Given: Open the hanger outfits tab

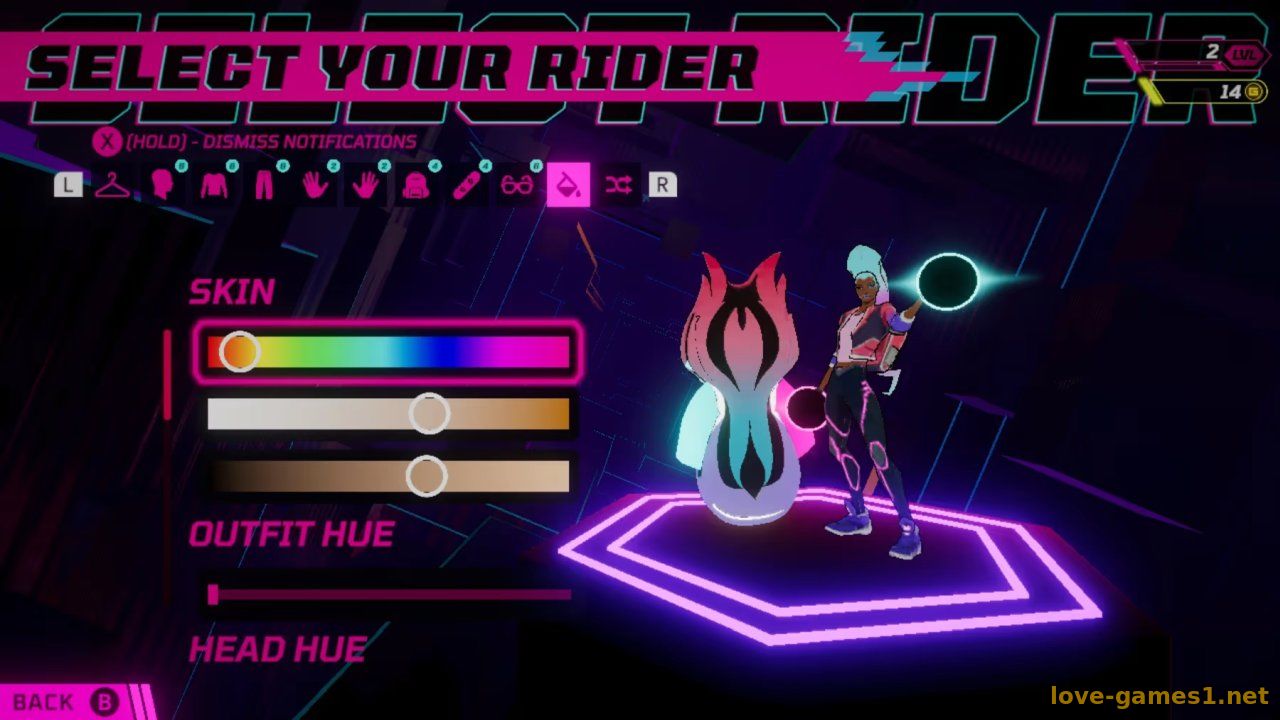Looking at the screenshot, I should (x=113, y=185).
